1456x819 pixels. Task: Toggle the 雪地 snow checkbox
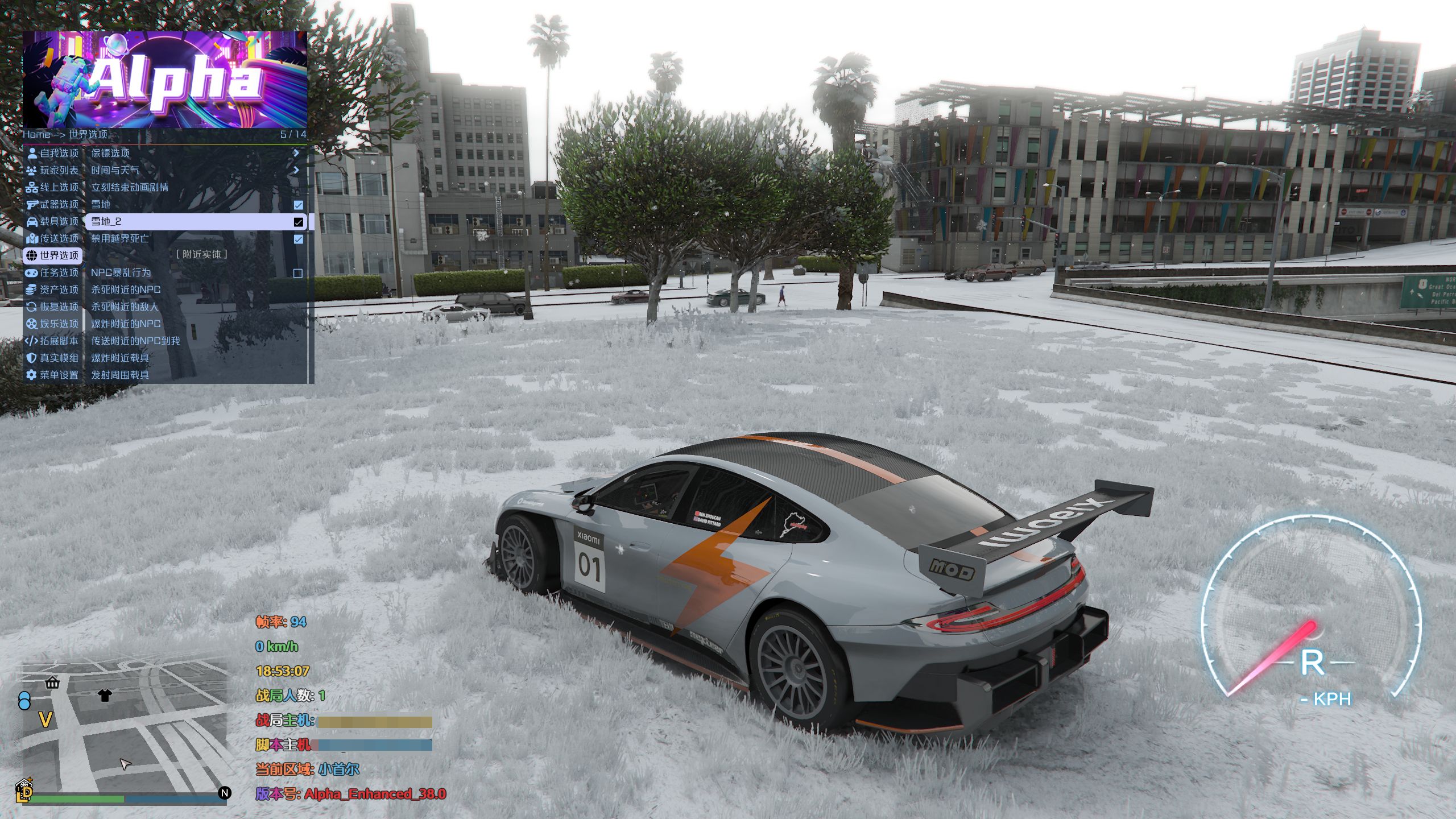click(x=298, y=205)
